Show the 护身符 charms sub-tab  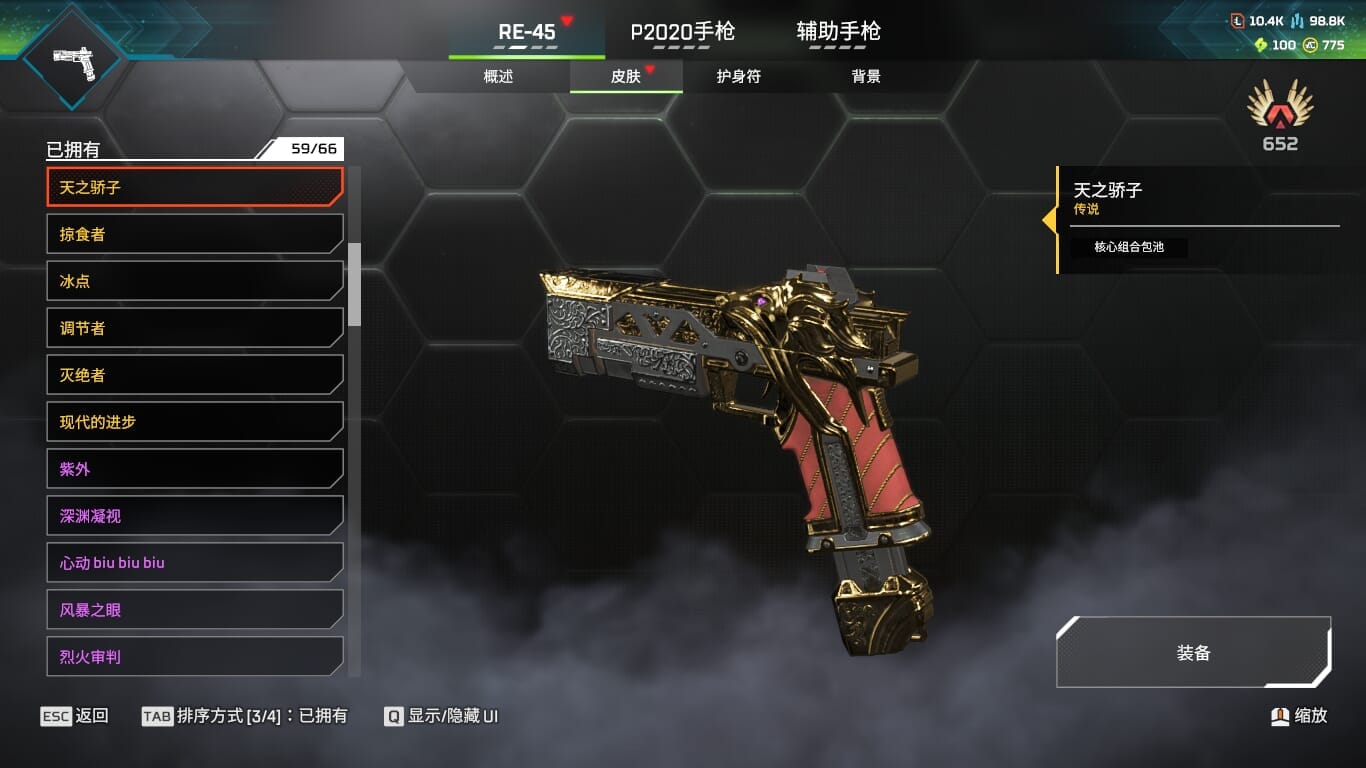pos(739,77)
